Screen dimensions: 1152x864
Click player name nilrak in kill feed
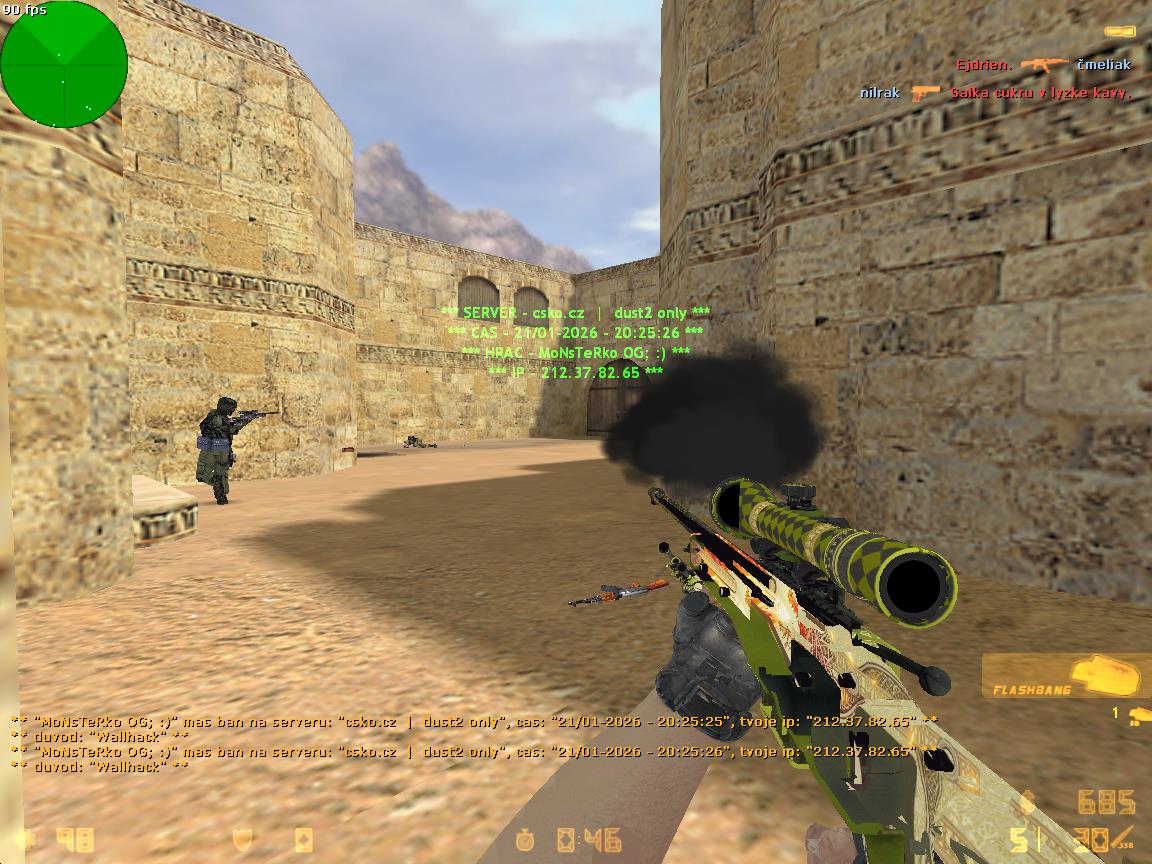point(880,93)
